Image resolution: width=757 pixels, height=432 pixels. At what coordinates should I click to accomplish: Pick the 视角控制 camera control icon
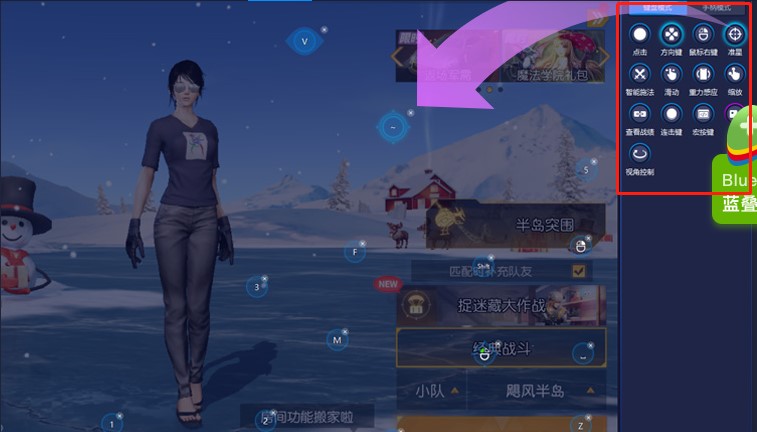(640, 153)
